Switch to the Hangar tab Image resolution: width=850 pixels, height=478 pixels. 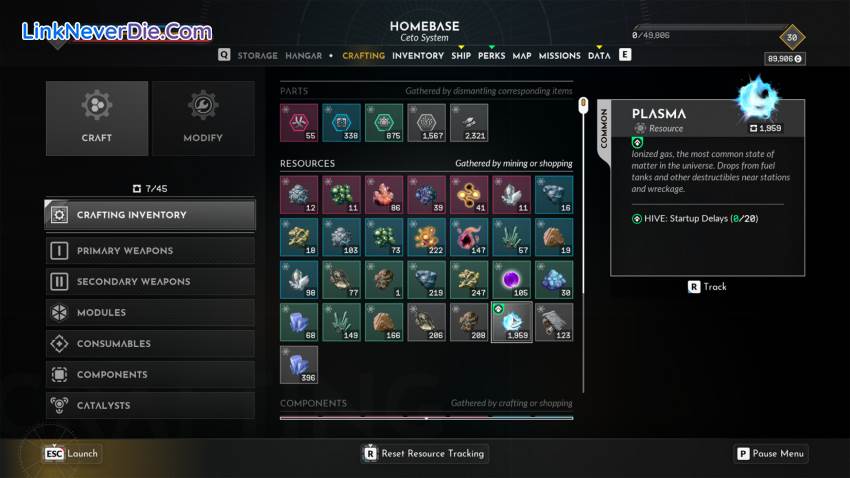click(x=303, y=56)
